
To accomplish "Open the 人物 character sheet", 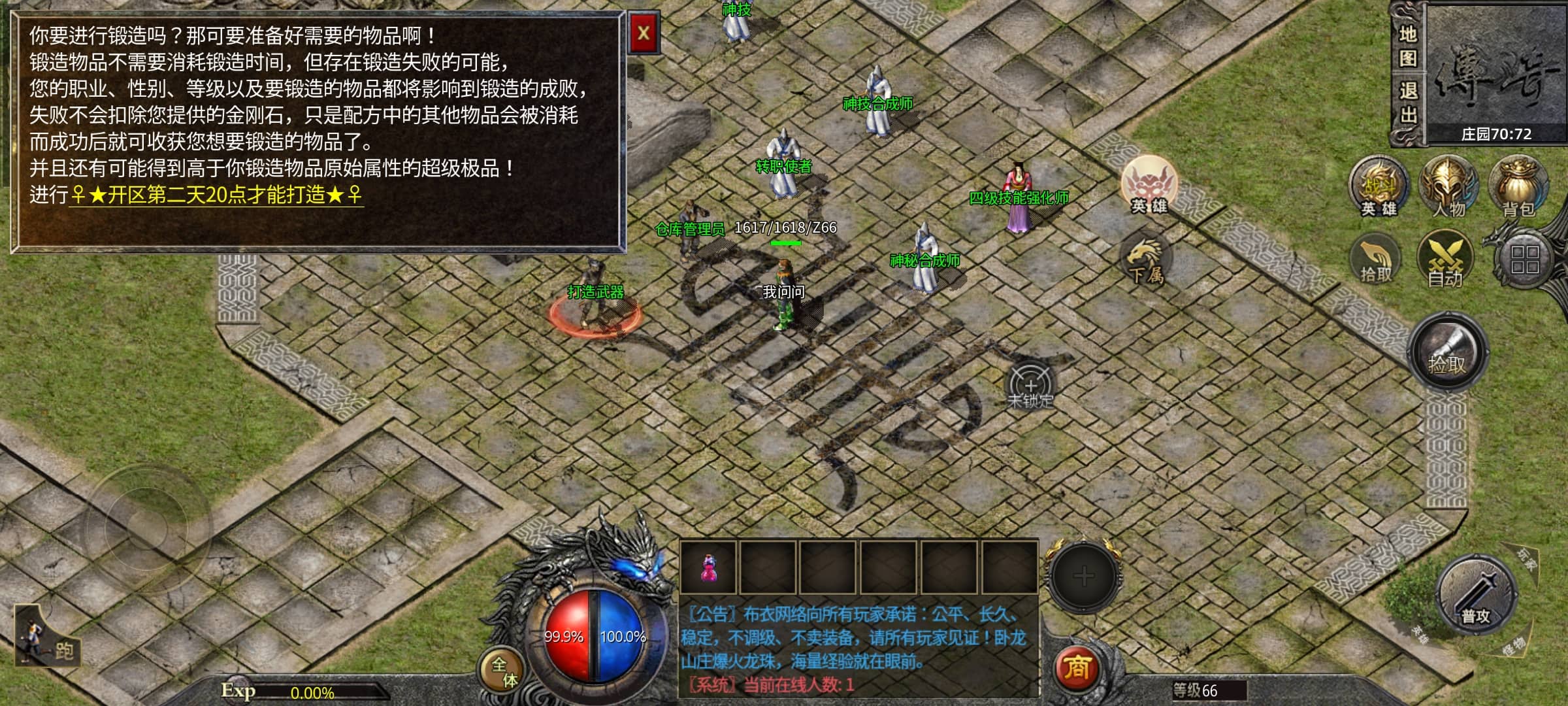I will [x=1448, y=187].
